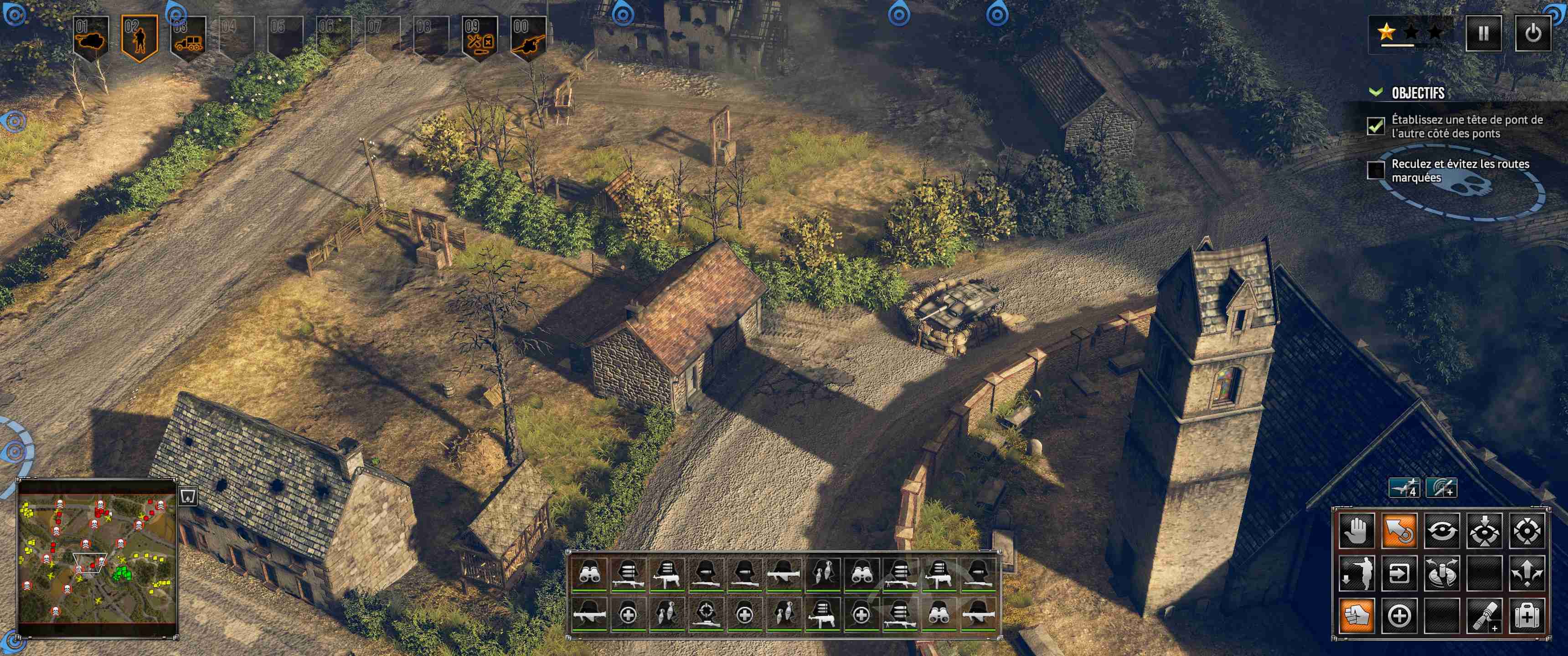Click the highlighted orange arrow move command
1568x656 pixels.
pos(1399,531)
